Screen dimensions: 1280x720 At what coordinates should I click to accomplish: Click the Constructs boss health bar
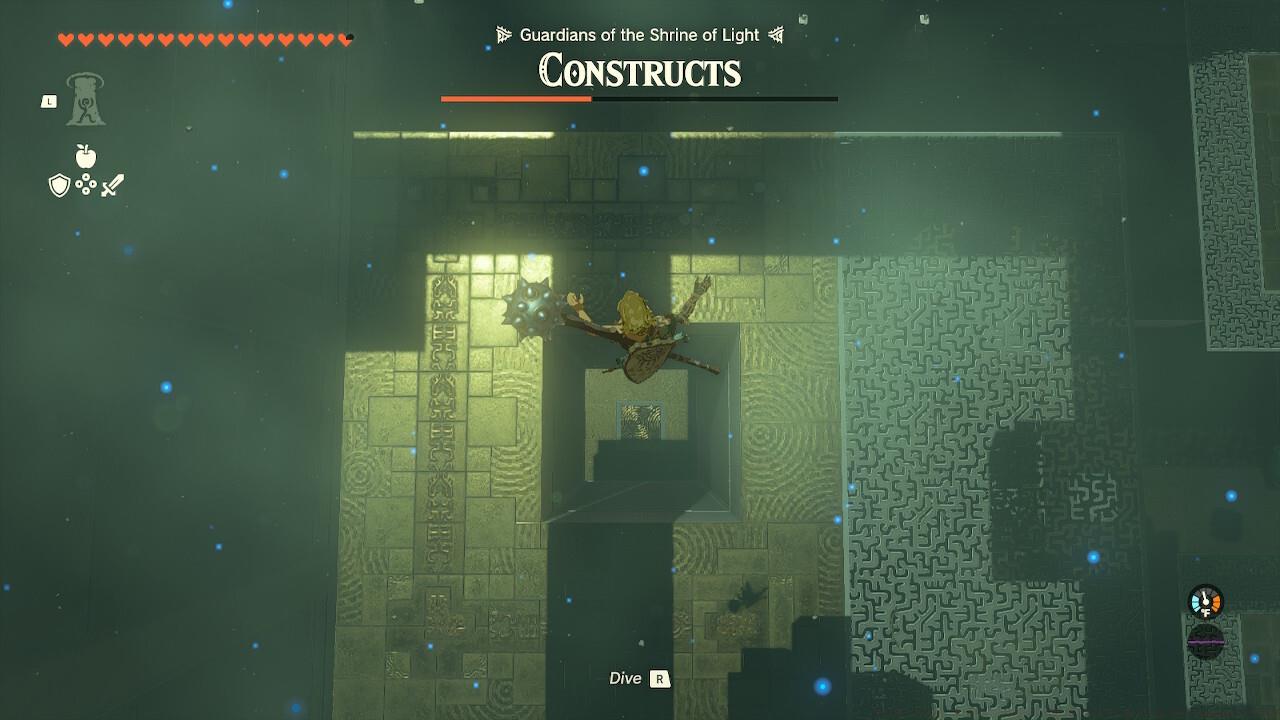(640, 99)
